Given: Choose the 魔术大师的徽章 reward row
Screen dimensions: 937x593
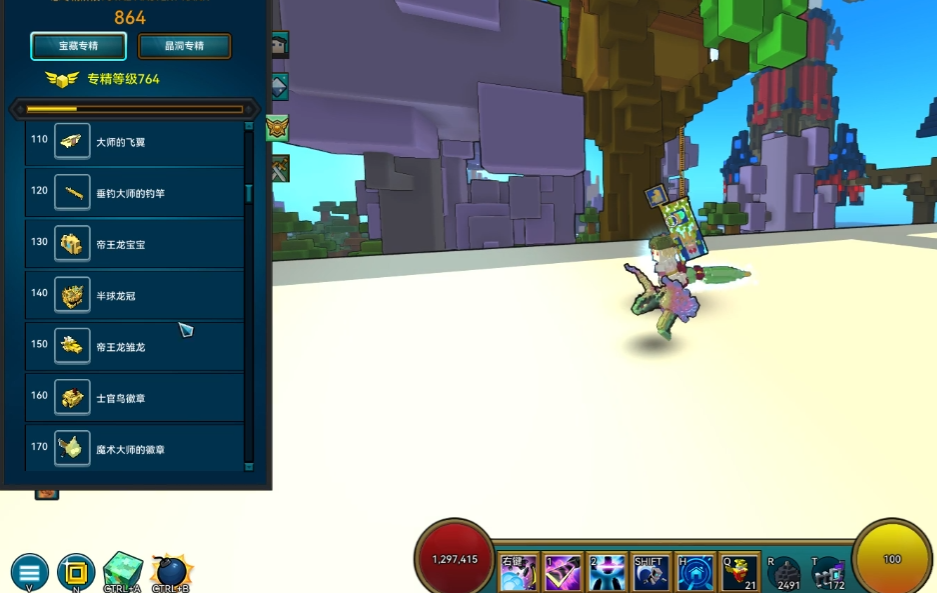Looking at the screenshot, I should tap(134, 449).
